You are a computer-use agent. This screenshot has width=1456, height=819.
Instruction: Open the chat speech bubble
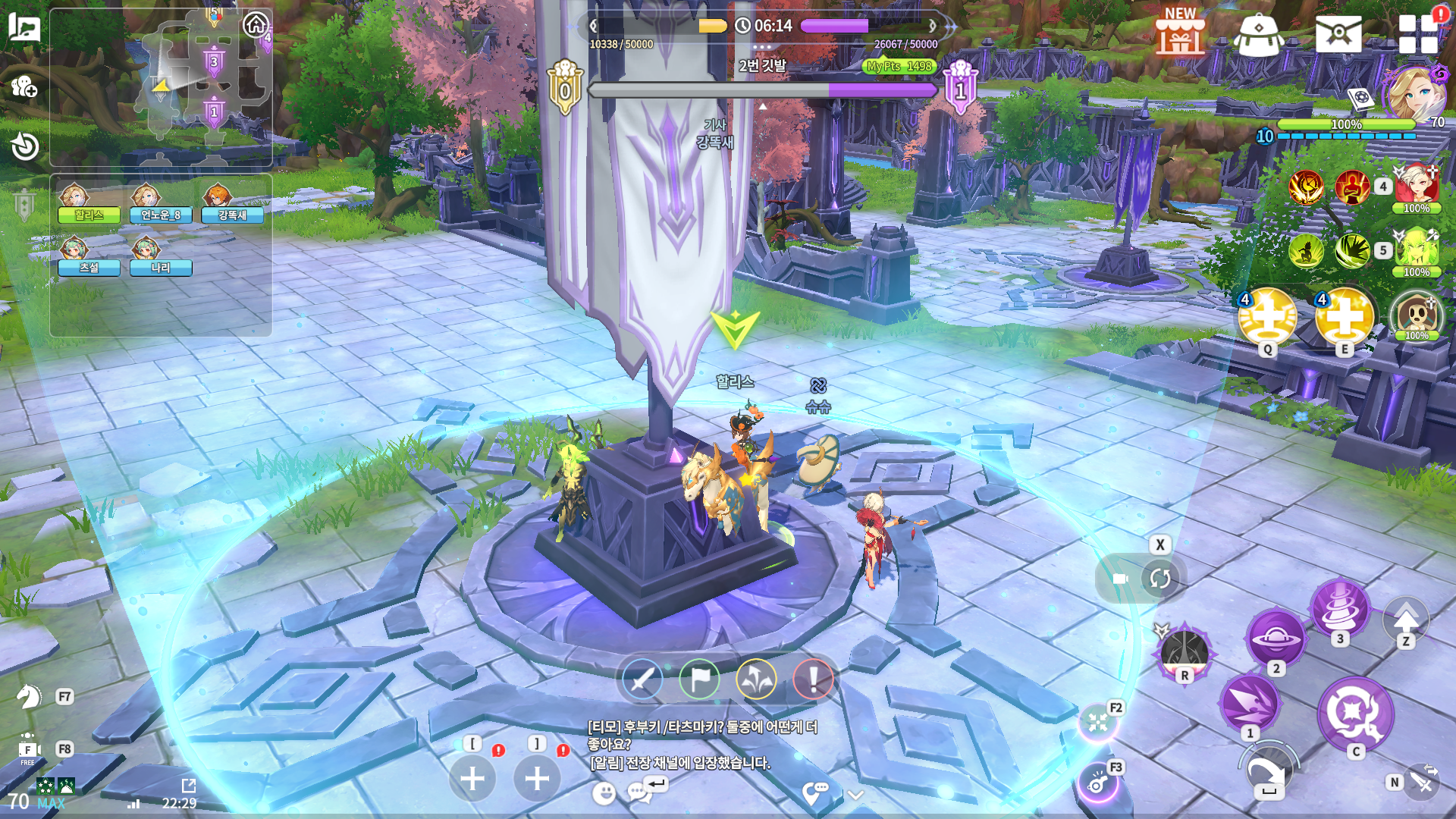click(x=639, y=793)
